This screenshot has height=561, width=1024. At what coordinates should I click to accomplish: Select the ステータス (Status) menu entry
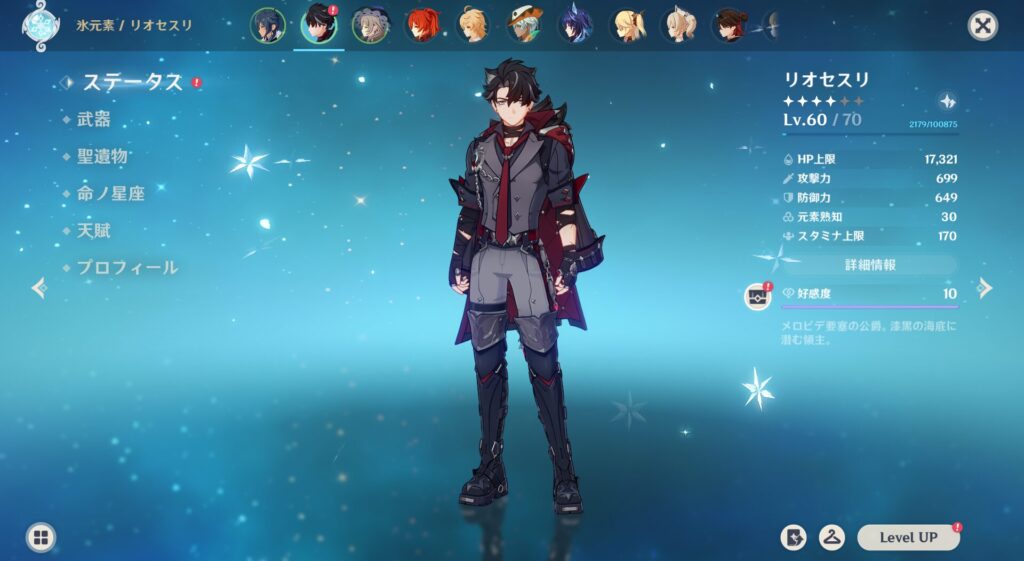pyautogui.click(x=132, y=82)
